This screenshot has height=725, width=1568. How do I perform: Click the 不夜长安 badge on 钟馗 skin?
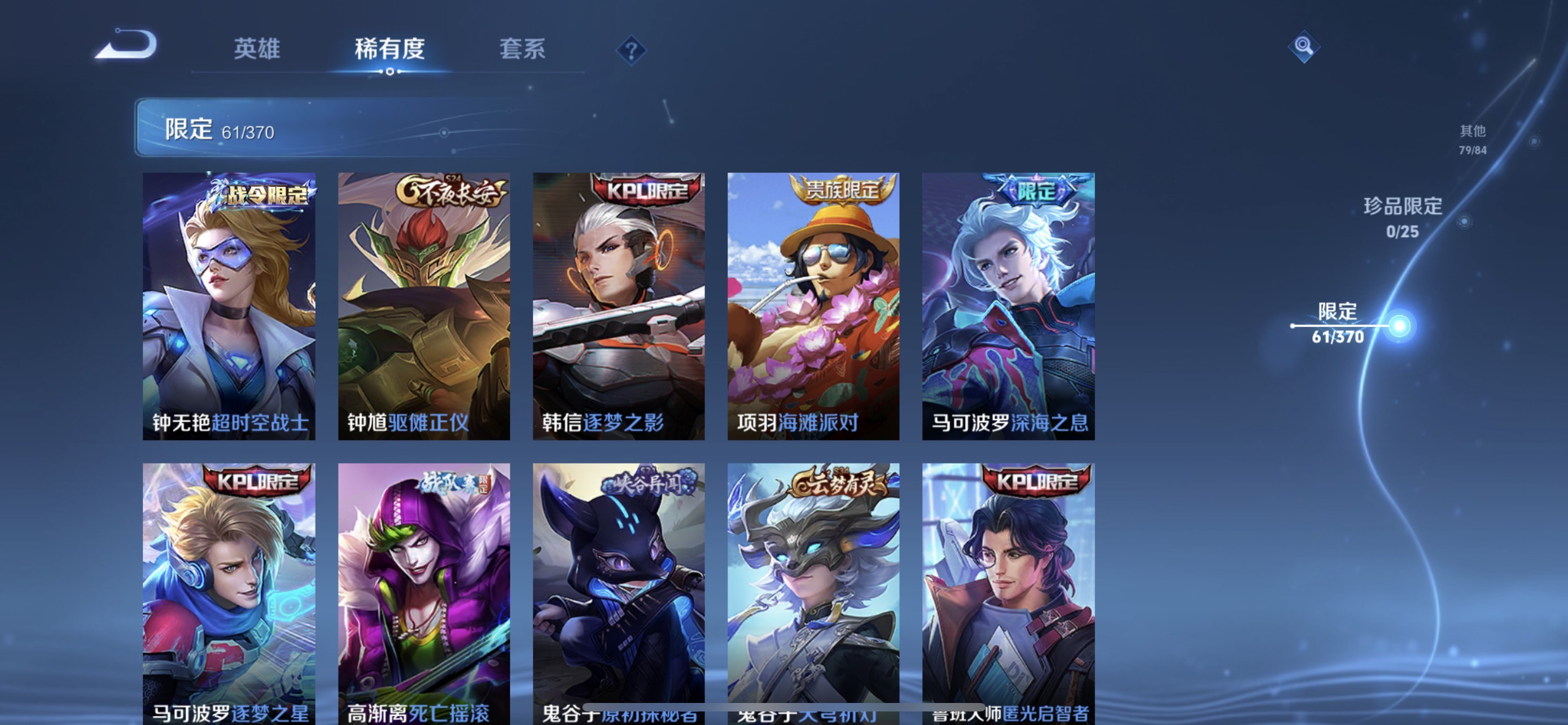[x=452, y=193]
